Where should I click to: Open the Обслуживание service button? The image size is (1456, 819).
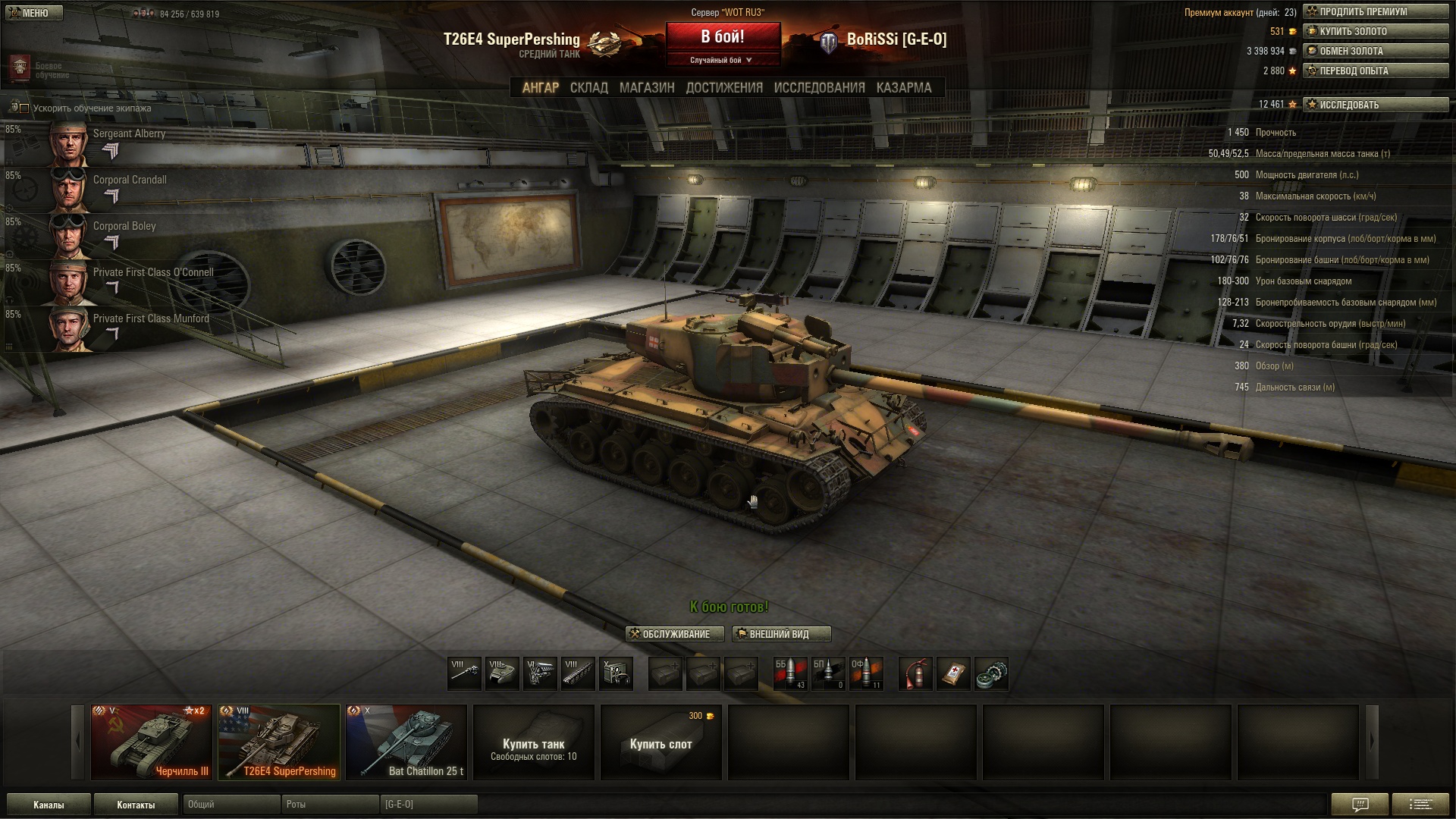coord(675,634)
